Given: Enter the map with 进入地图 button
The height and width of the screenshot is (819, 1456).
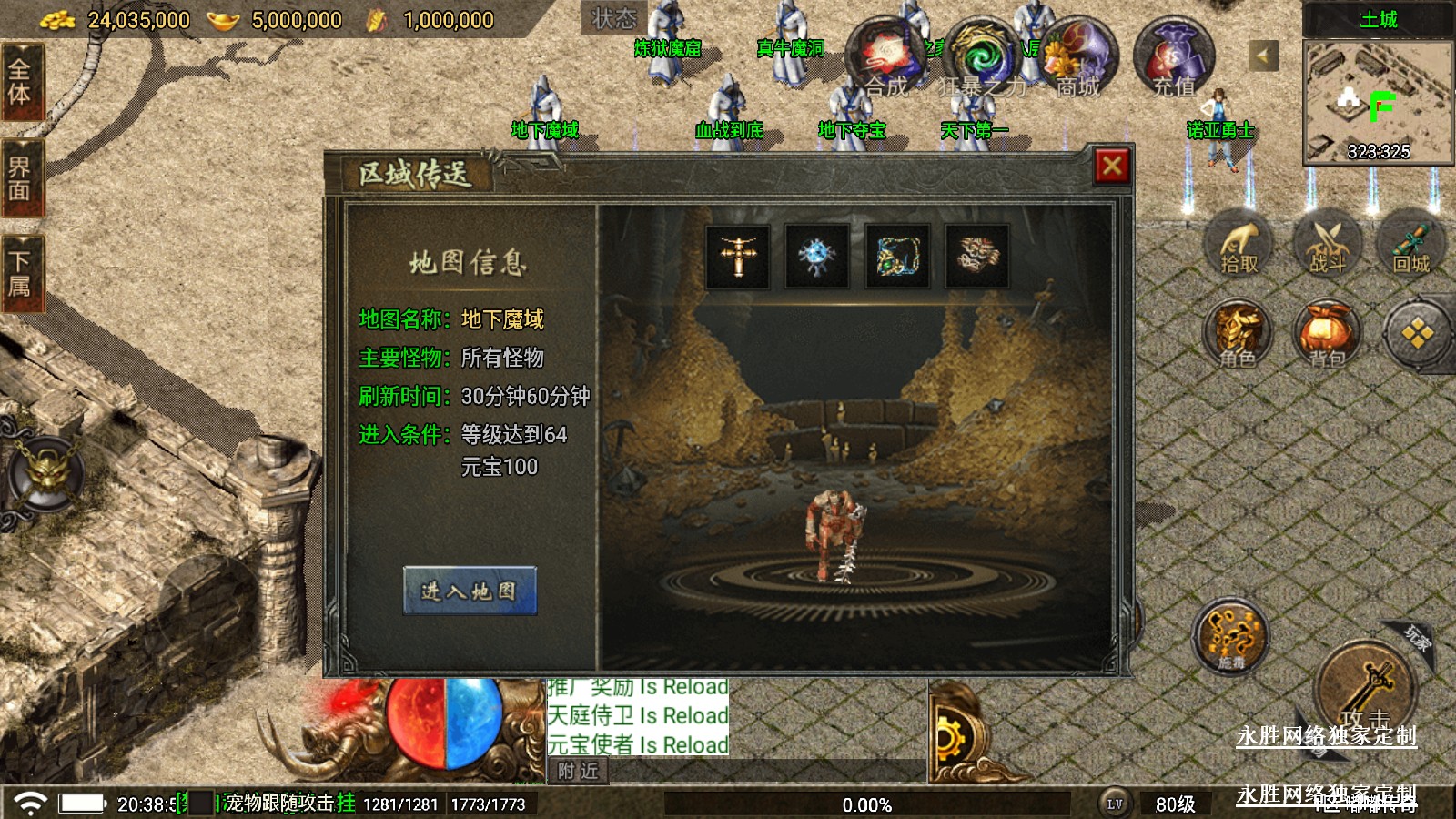Looking at the screenshot, I should tap(470, 591).
